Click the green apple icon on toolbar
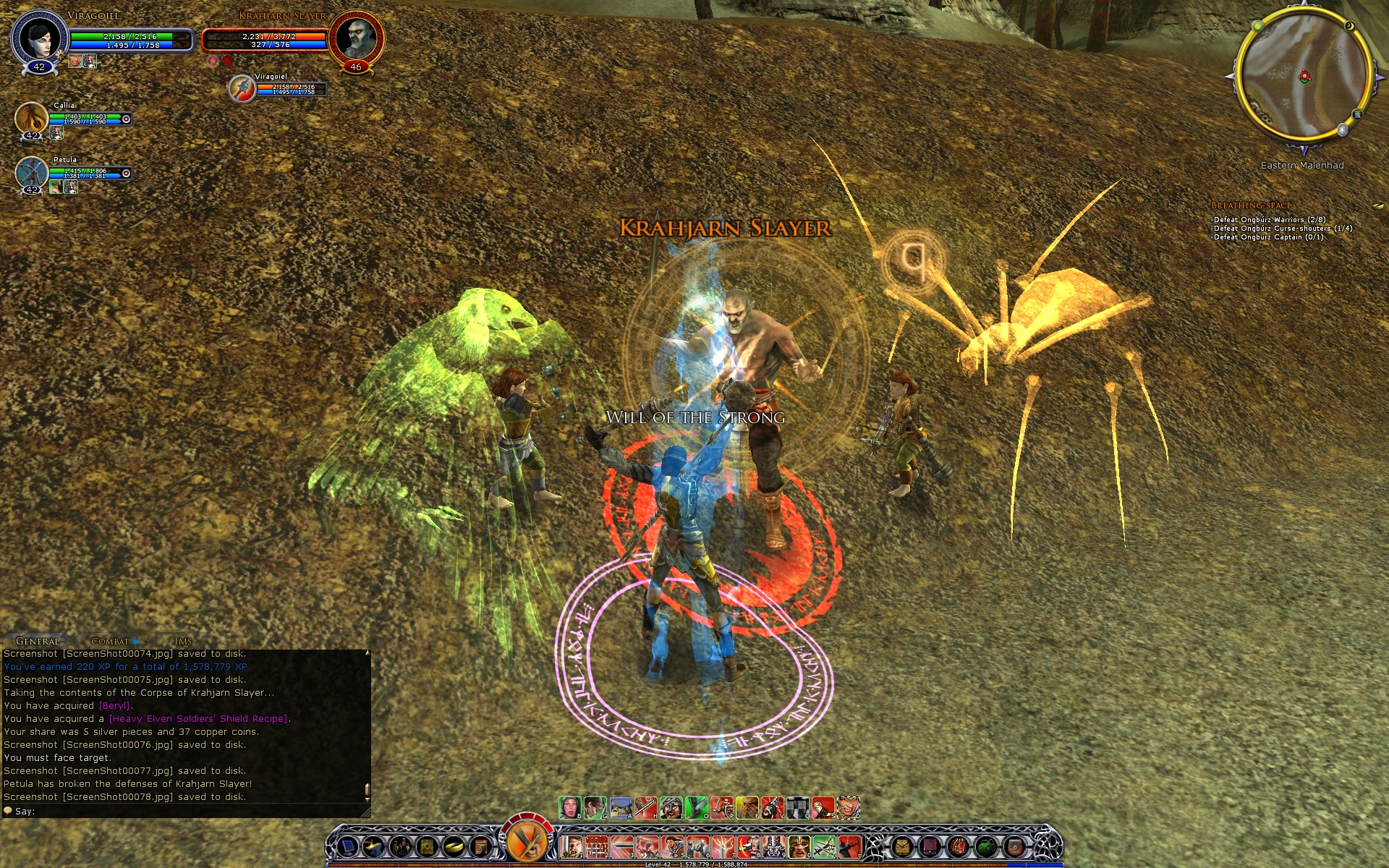Screen dimensions: 1389x868 [x=986, y=846]
